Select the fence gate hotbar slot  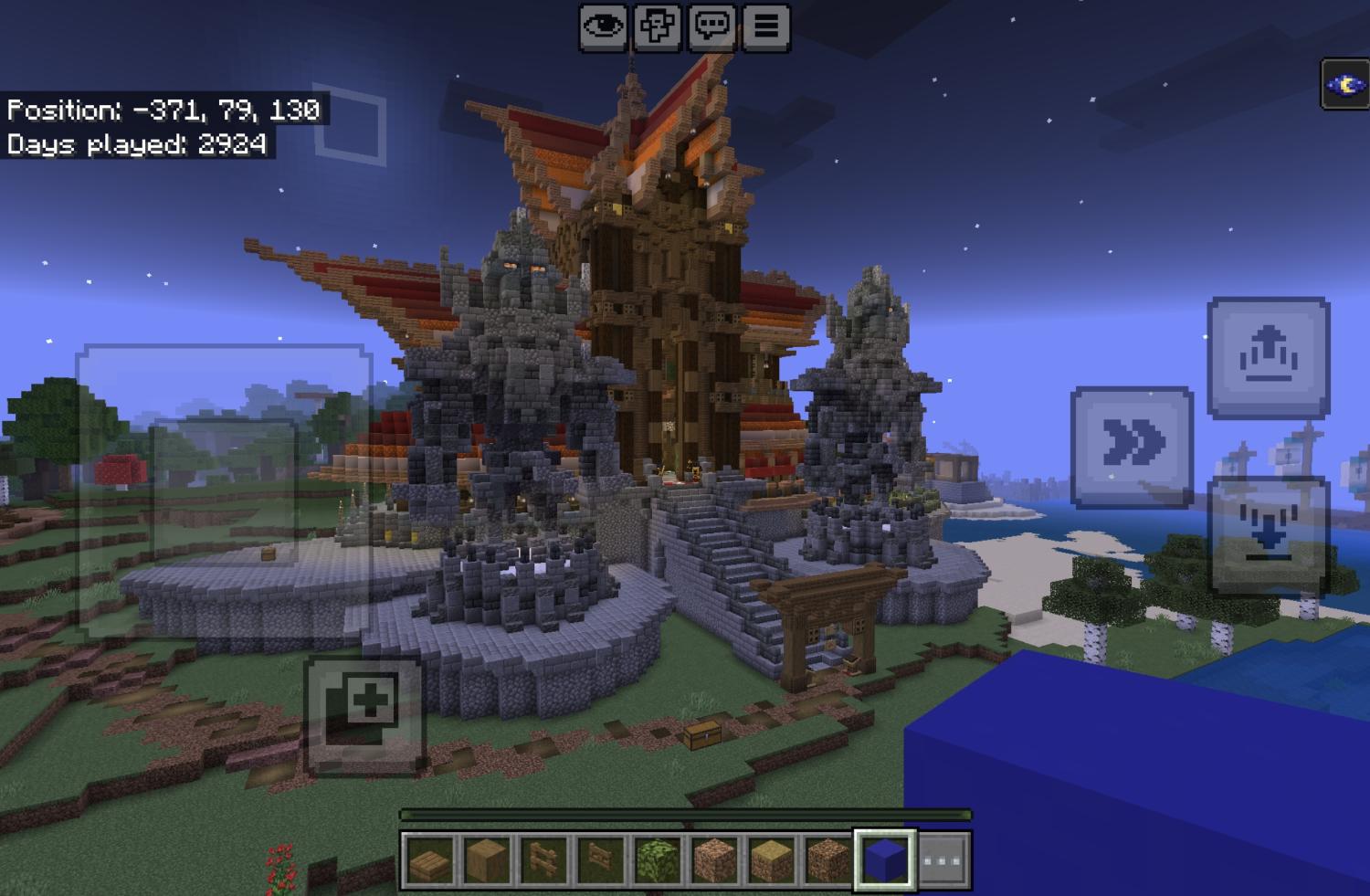[x=600, y=859]
